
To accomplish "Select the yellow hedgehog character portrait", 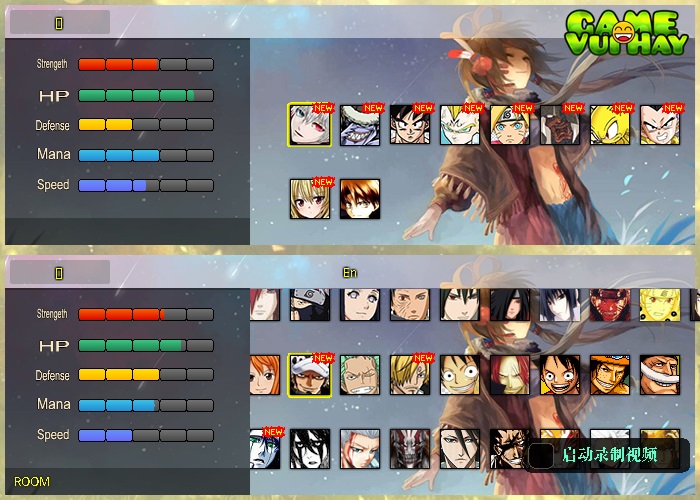I will point(610,125).
